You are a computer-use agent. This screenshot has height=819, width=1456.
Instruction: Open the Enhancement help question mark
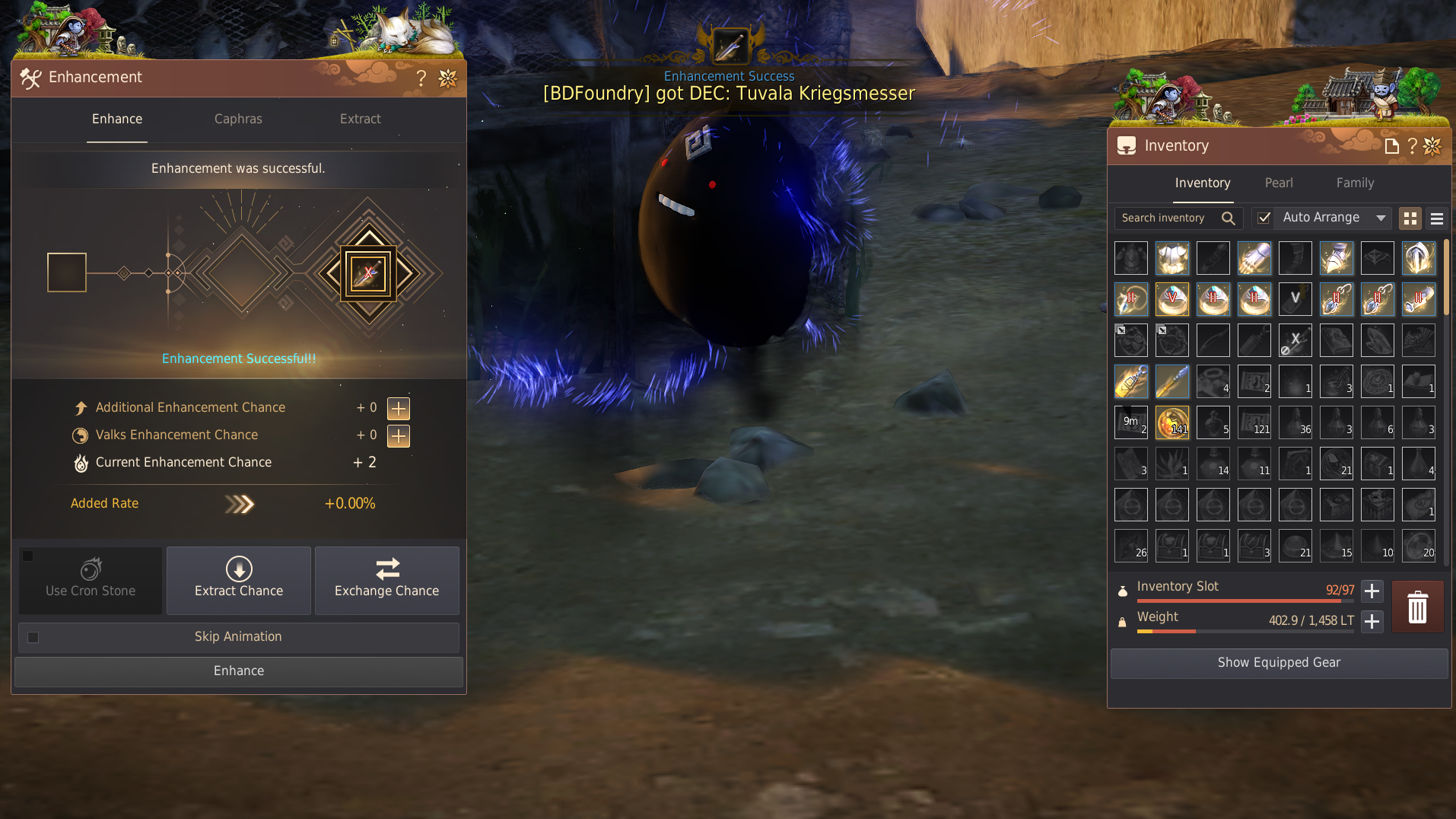tap(421, 78)
